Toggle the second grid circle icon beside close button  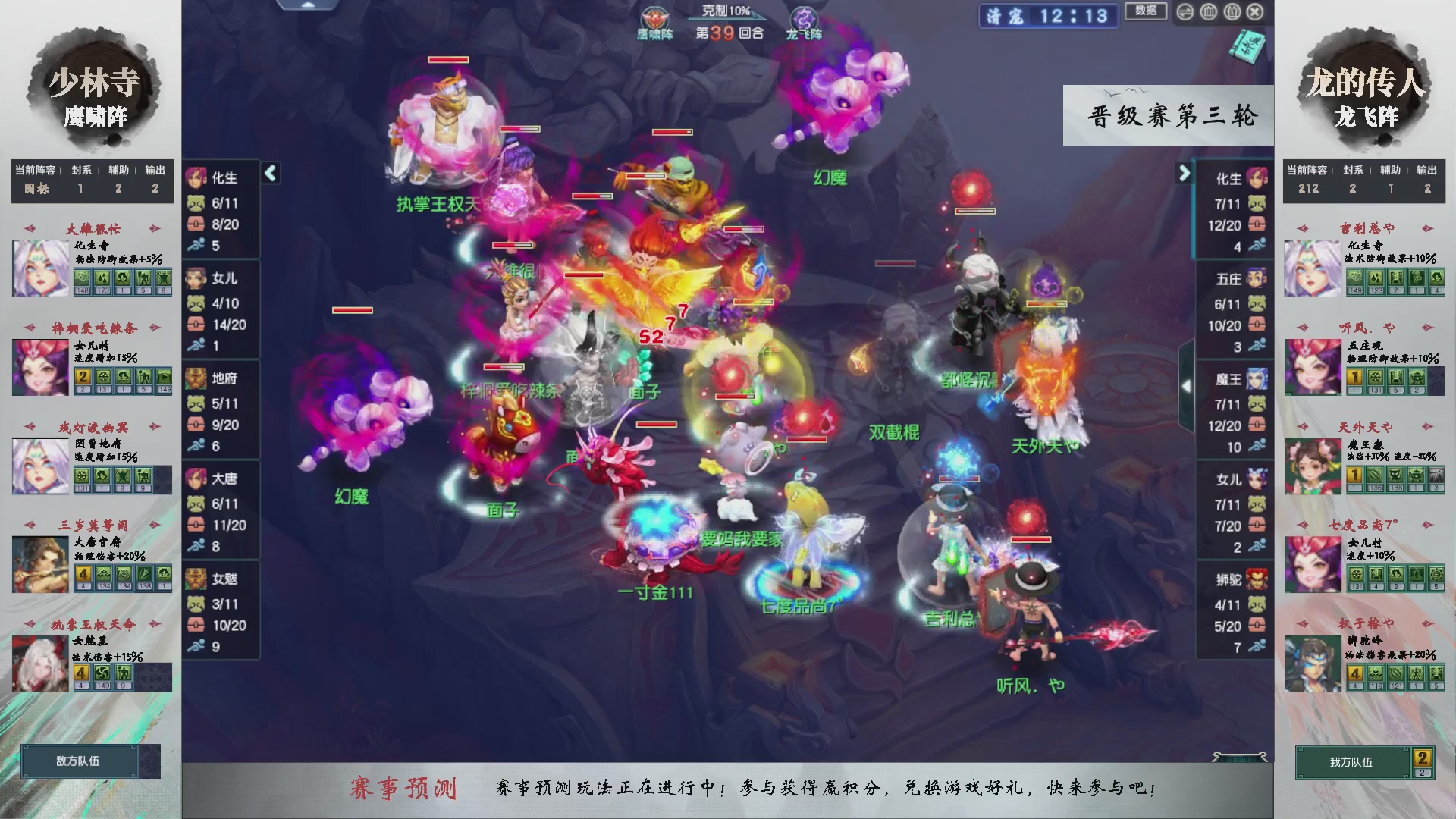coord(1232,12)
